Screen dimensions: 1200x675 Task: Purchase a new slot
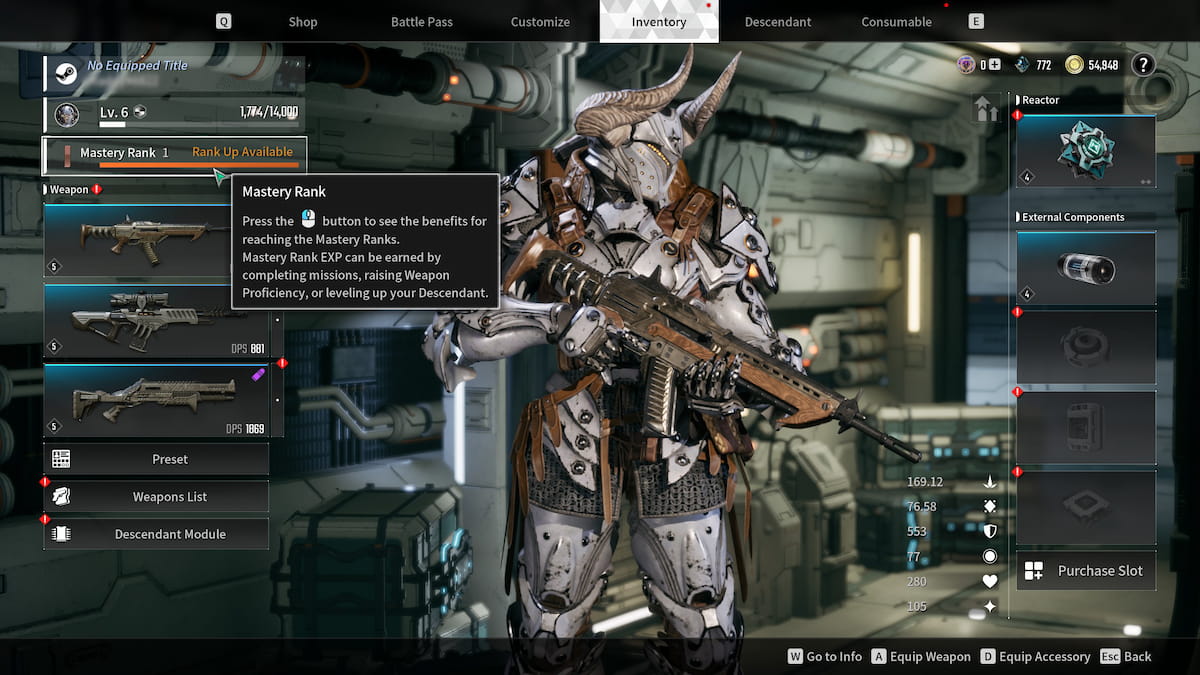click(1086, 571)
